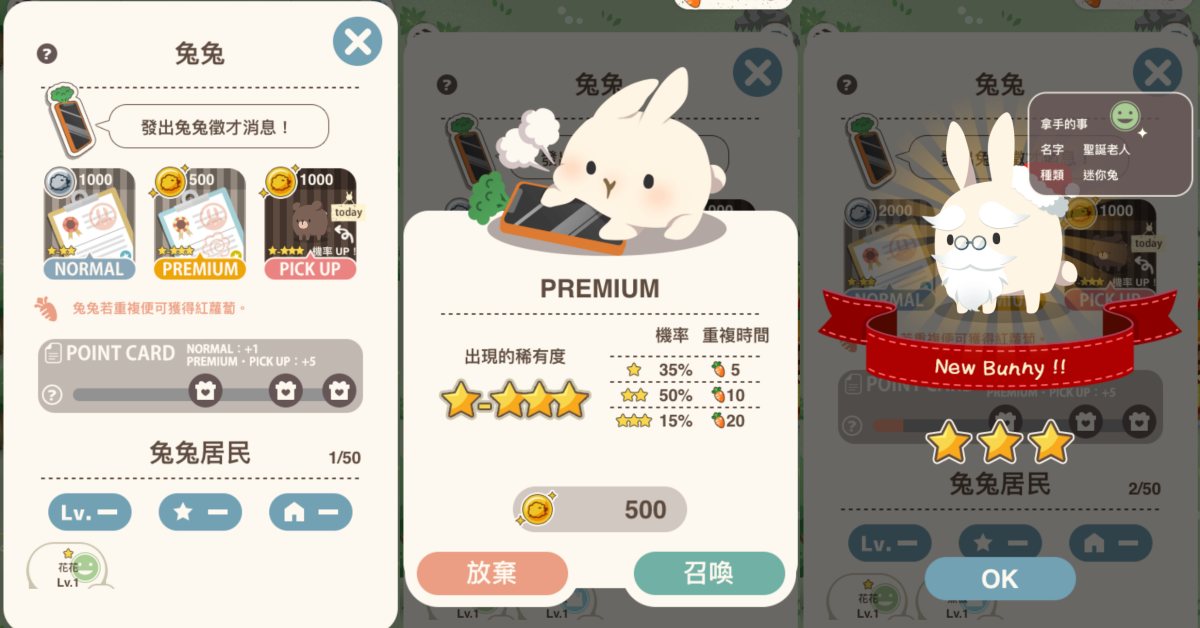
Task: Tap the 放棄 cancel button
Action: point(492,573)
